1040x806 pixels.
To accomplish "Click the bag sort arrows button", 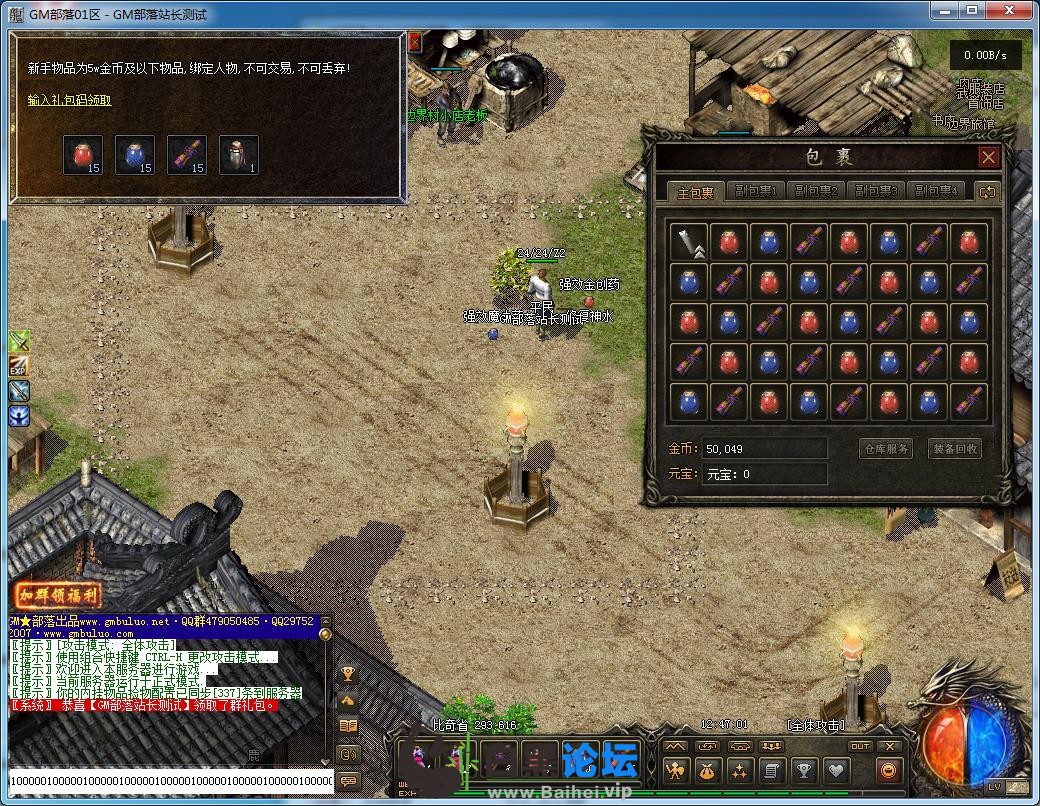I will click(x=988, y=192).
